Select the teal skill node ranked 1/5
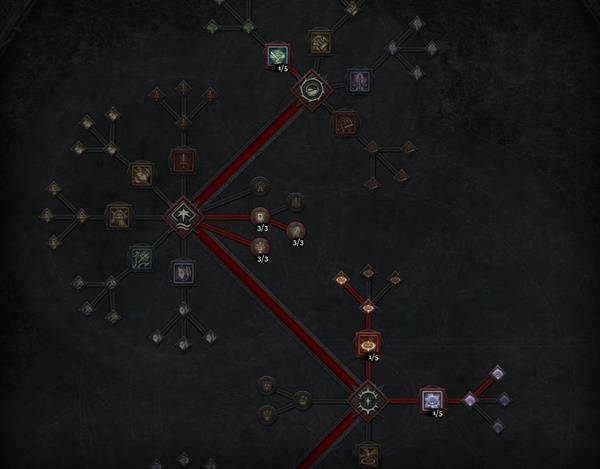 [x=277, y=54]
